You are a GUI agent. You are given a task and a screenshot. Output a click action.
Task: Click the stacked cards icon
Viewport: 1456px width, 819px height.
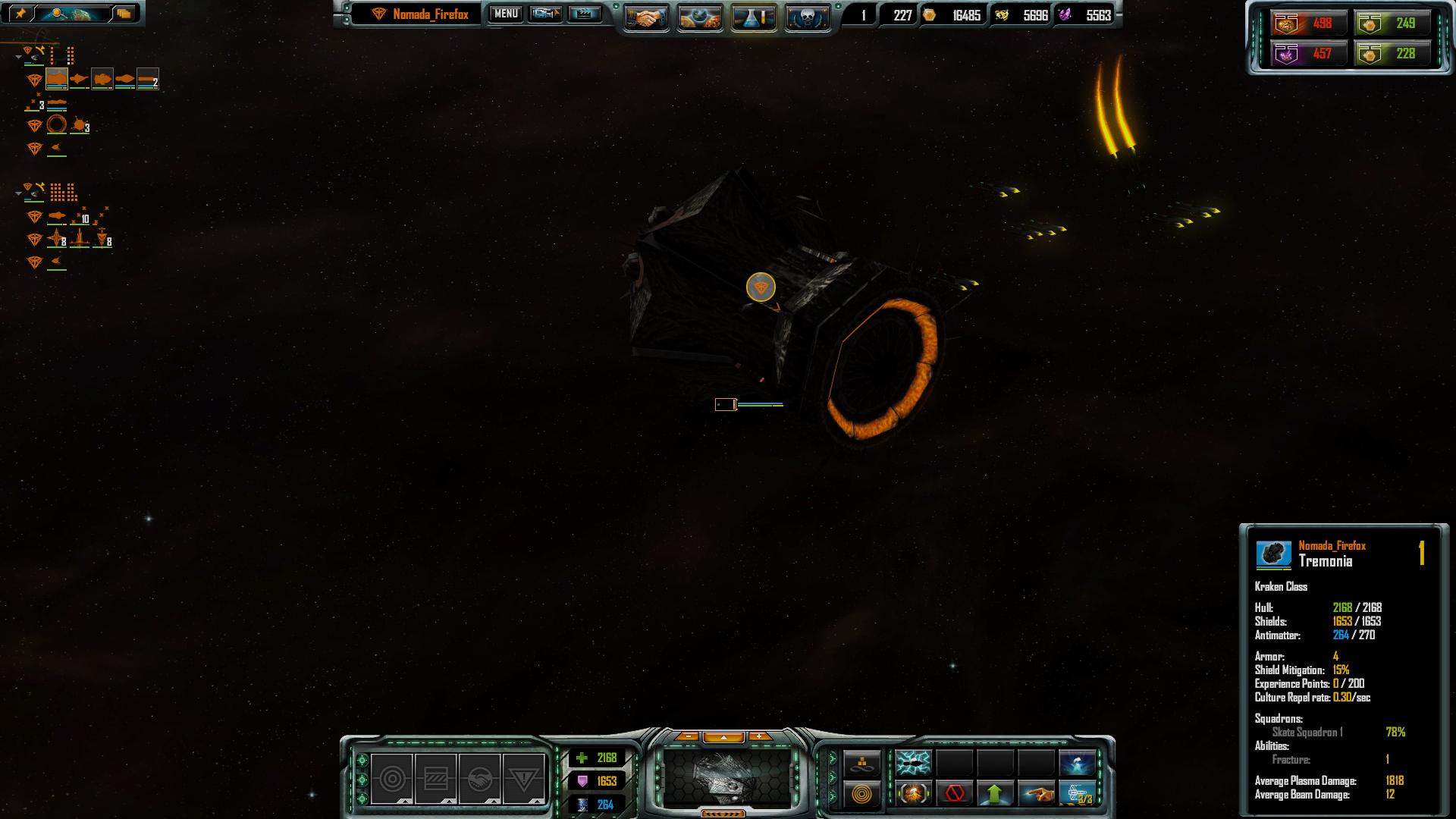124,13
